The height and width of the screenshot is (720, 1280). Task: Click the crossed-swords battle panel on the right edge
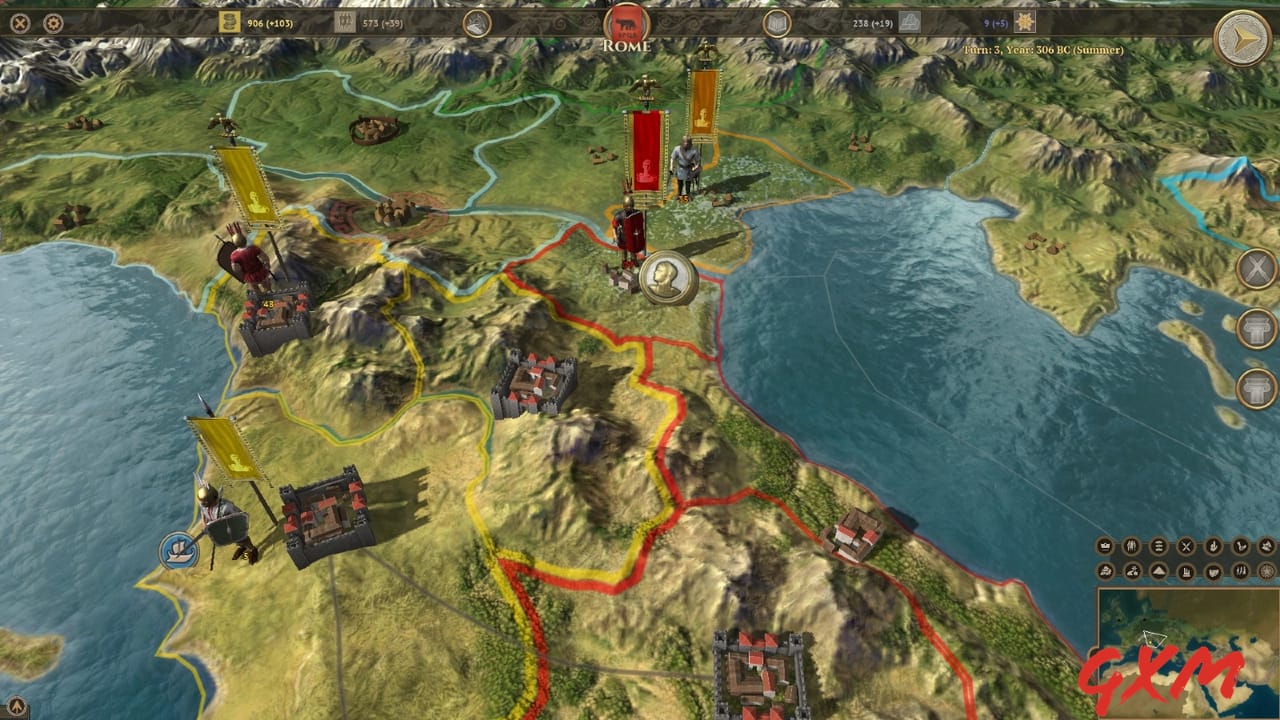tap(1256, 270)
